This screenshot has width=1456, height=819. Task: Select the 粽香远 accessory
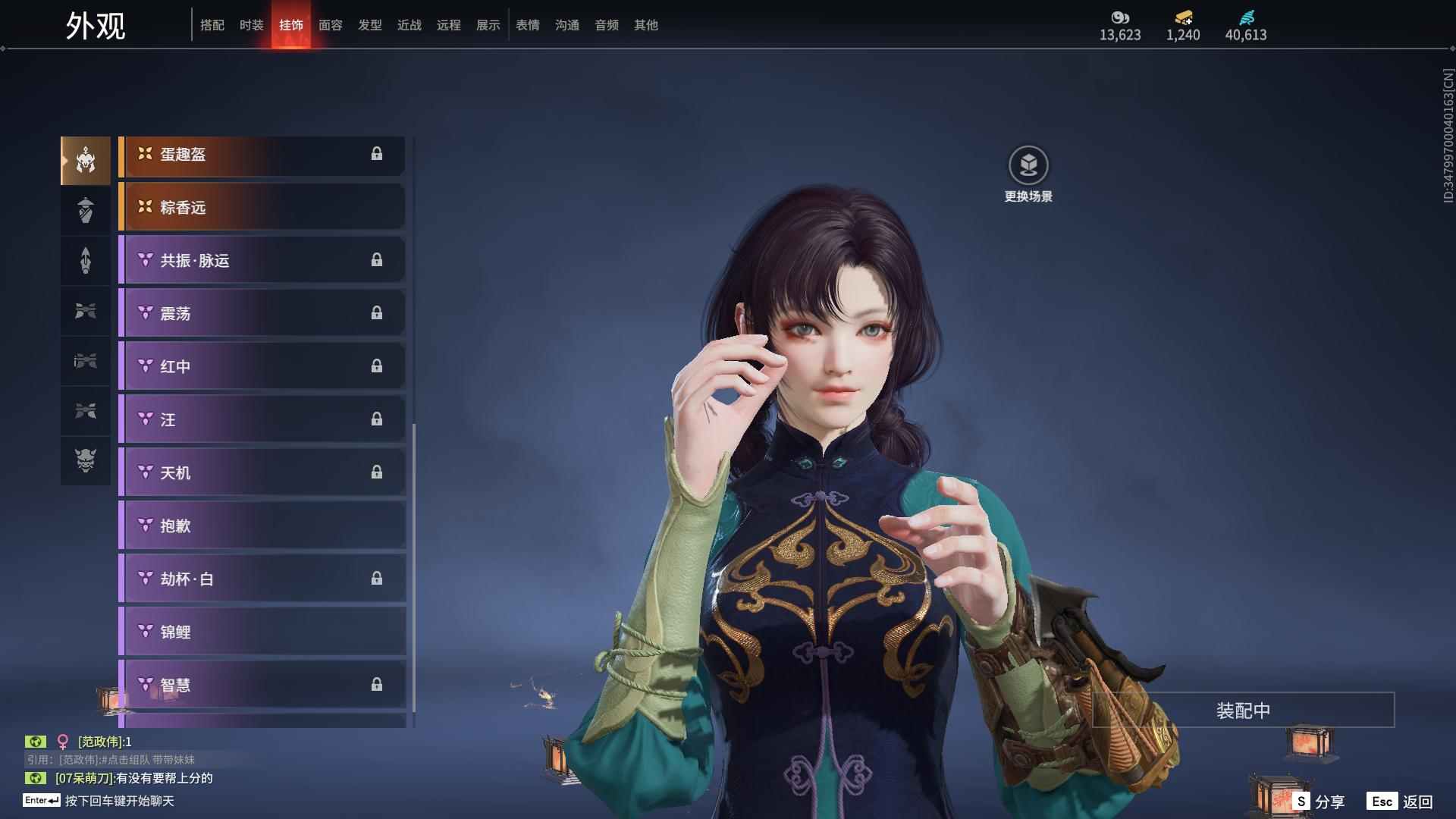coord(262,207)
